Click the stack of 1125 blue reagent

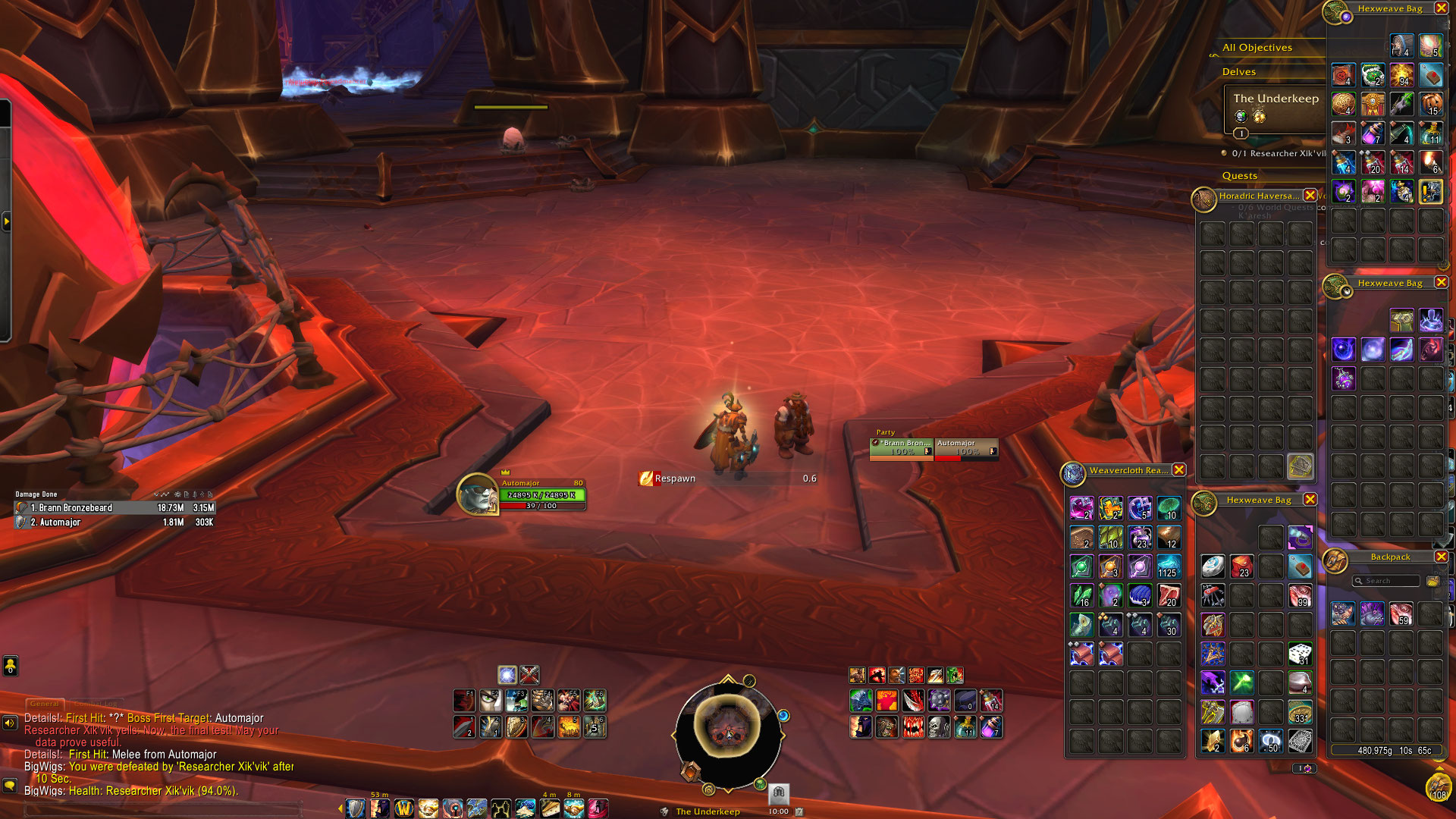pos(1169,566)
